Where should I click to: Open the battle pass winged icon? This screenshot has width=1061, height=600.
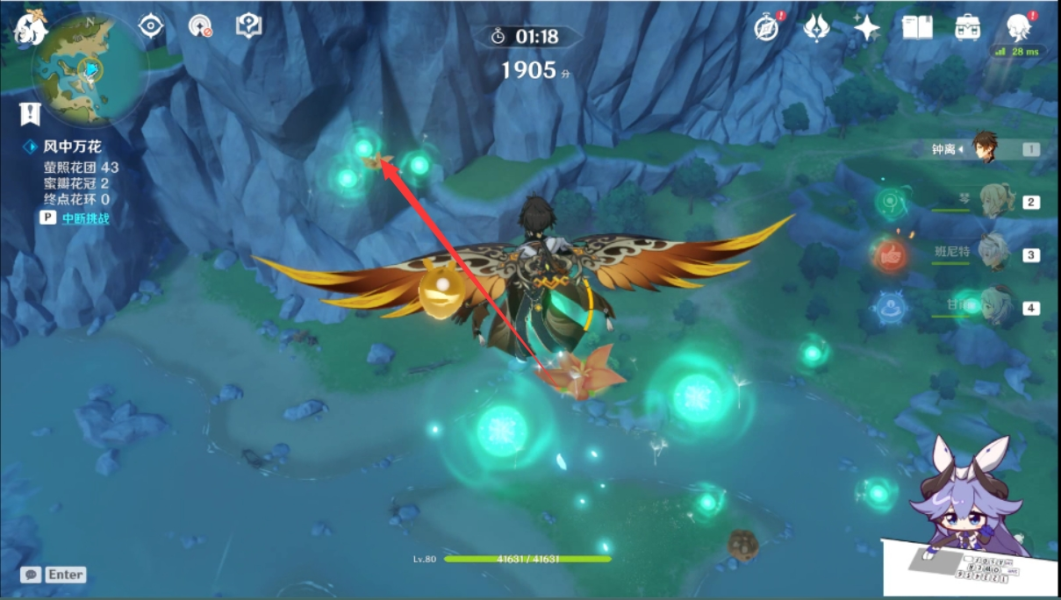816,27
